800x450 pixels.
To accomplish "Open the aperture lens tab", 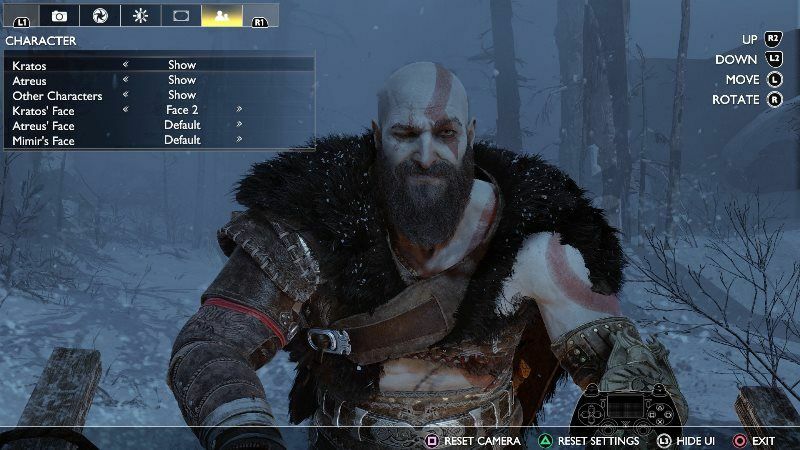I will pos(99,15).
